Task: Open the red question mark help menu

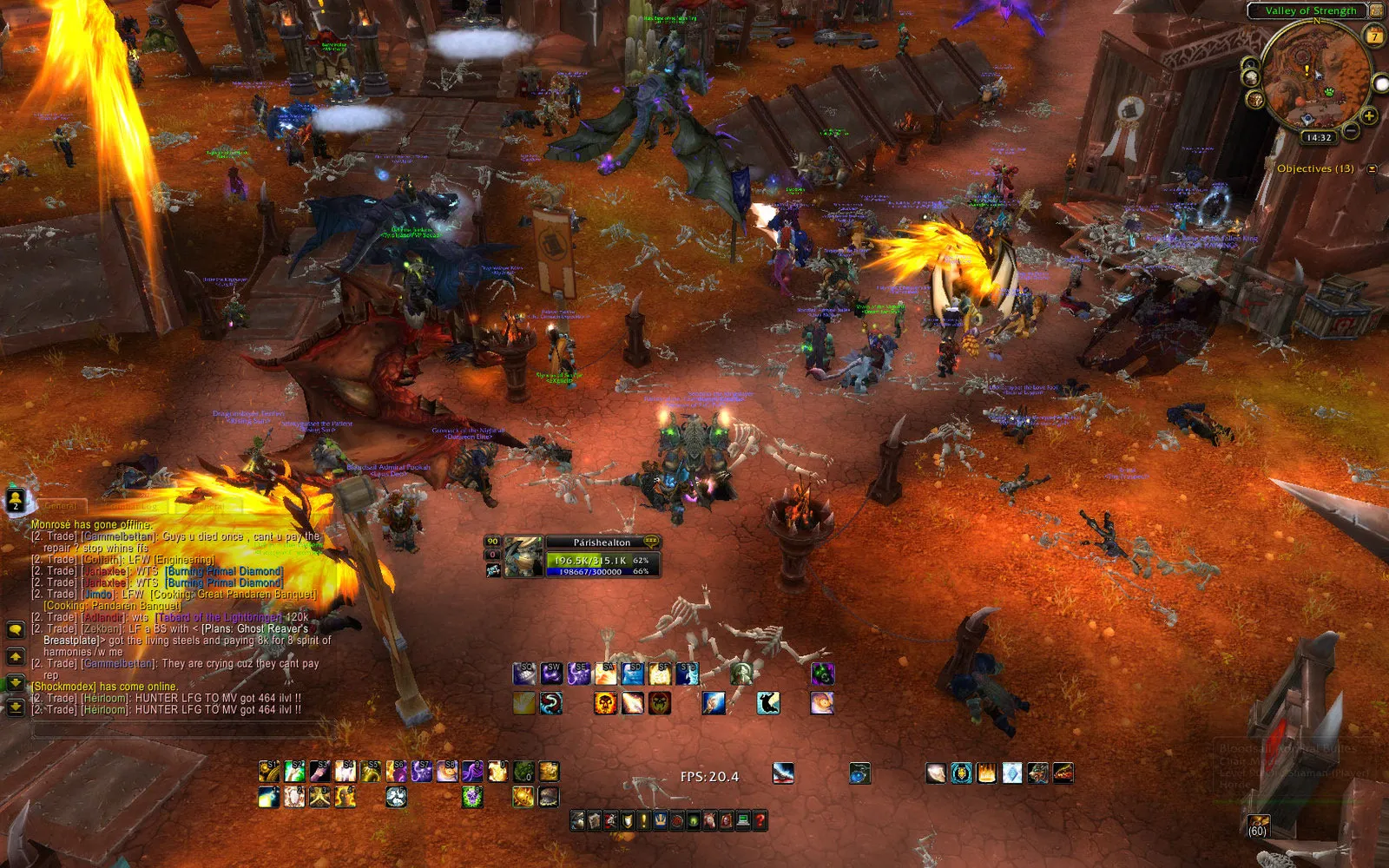Action: click(x=760, y=820)
